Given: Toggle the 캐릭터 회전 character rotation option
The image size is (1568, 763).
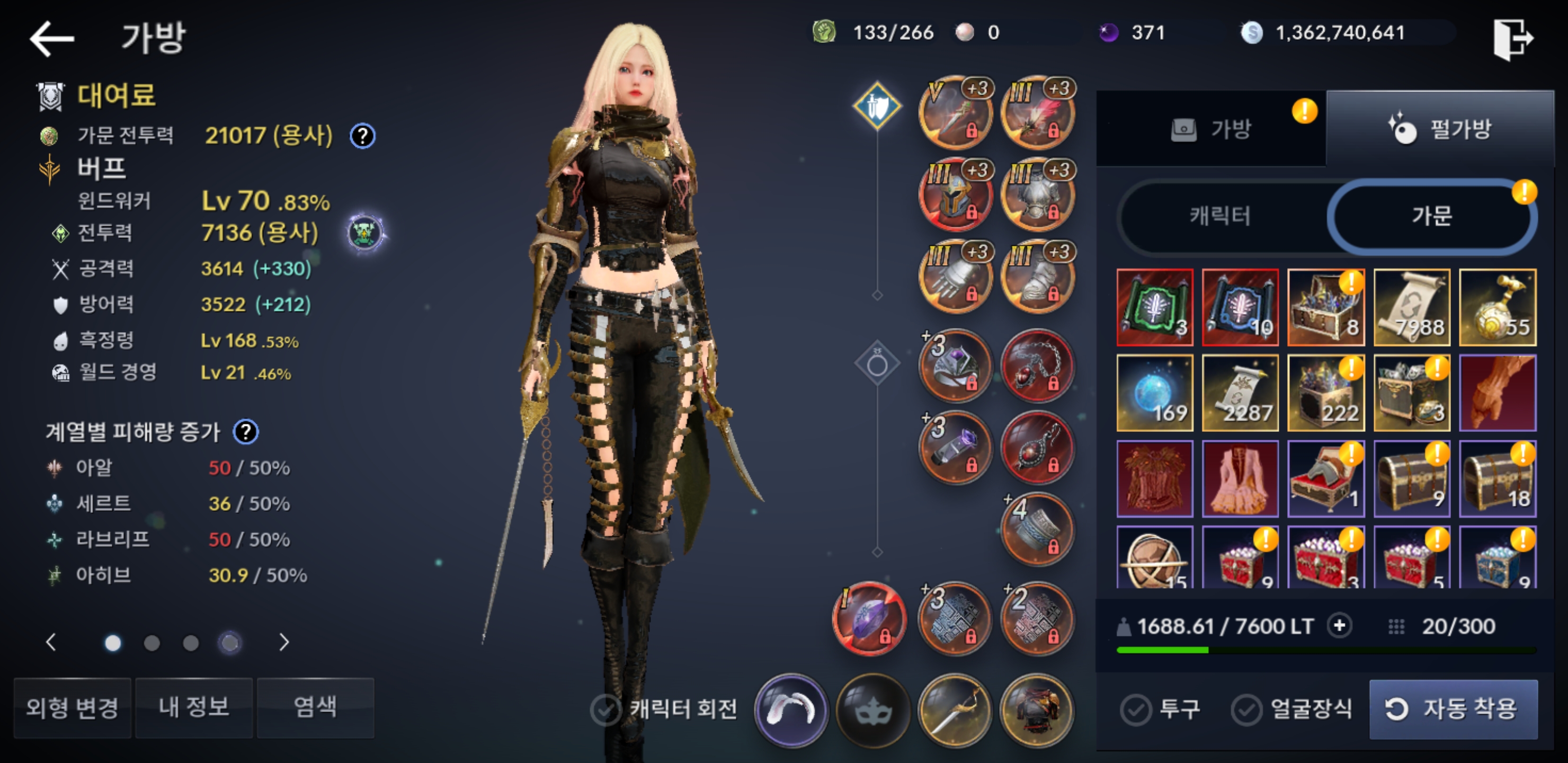Looking at the screenshot, I should point(605,709).
